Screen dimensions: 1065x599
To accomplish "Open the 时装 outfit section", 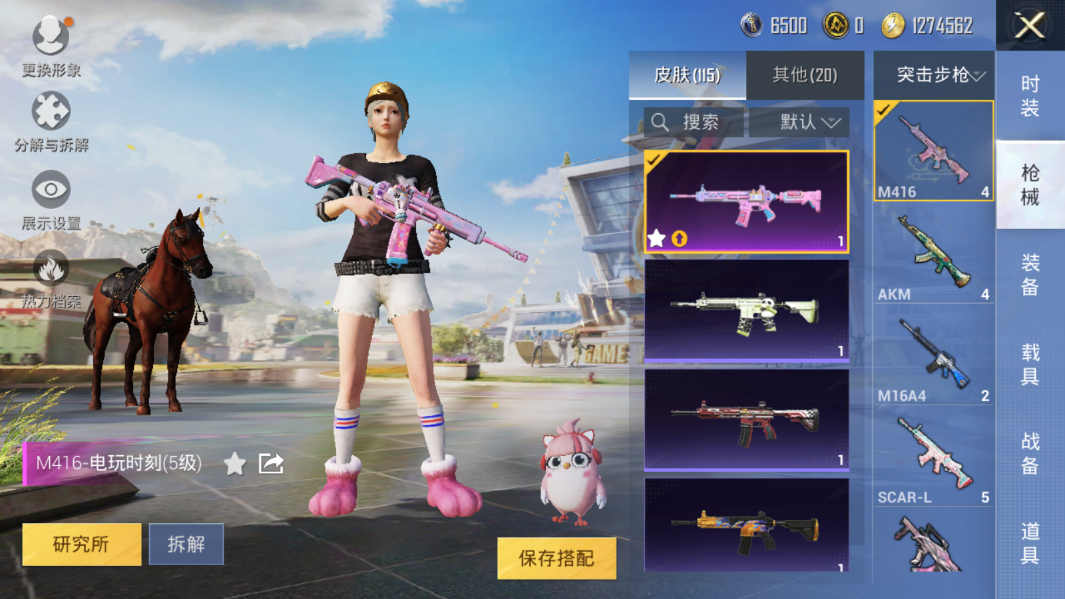I will coord(1030,96).
